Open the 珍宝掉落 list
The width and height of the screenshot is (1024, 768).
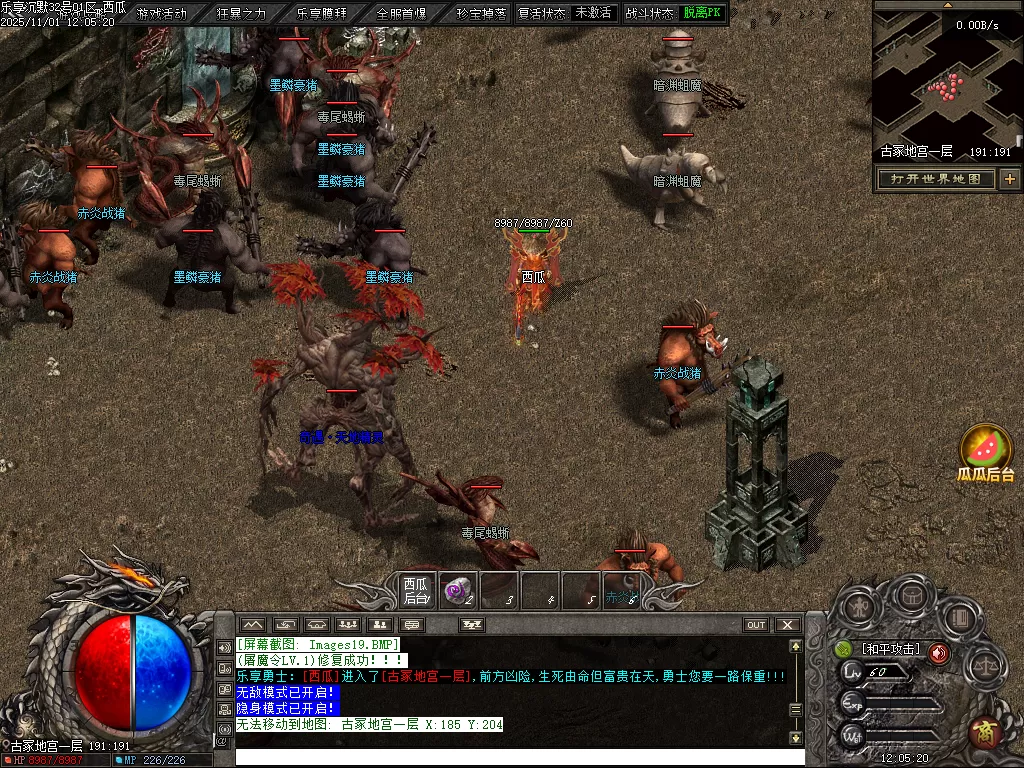tap(481, 13)
